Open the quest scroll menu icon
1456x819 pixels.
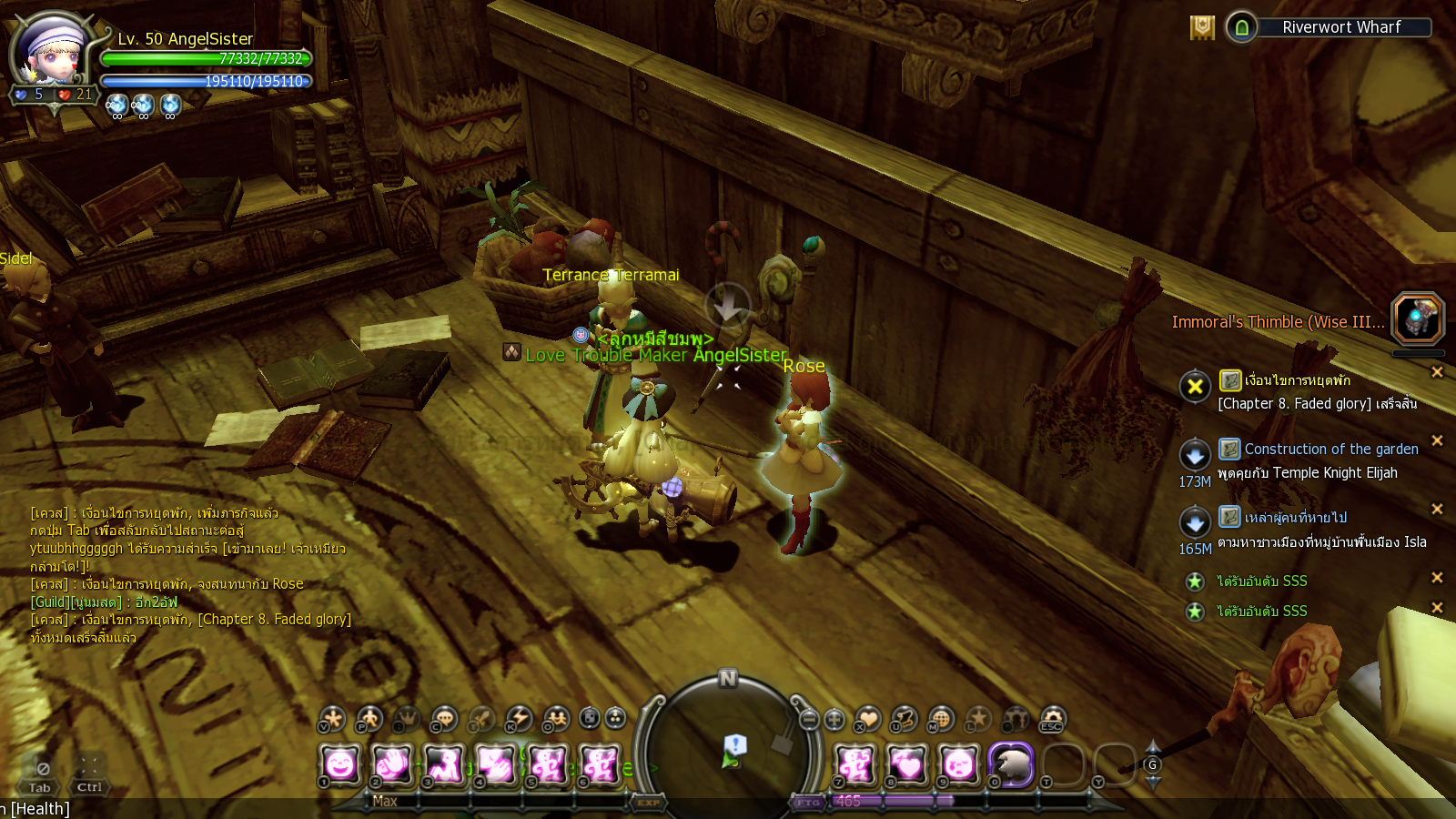tap(904, 719)
